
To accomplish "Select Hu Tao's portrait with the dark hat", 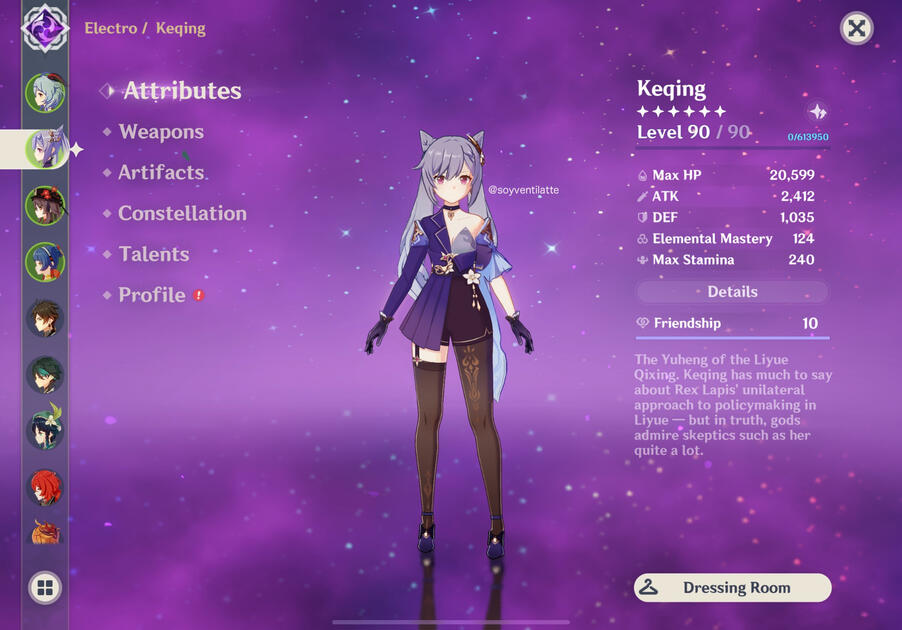I will point(45,206).
